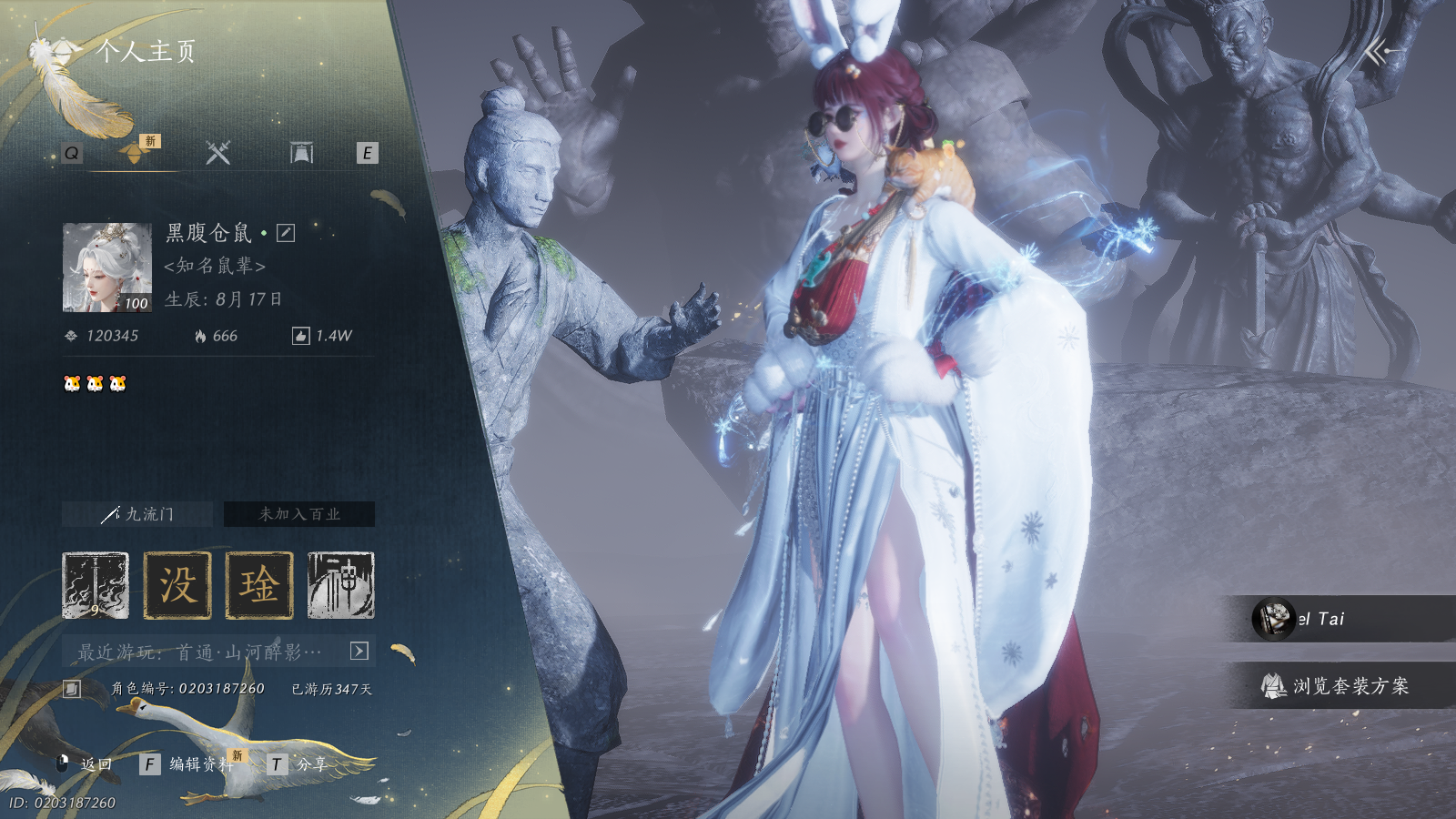Open the crossed swords tab
1456x819 pixels.
click(217, 153)
